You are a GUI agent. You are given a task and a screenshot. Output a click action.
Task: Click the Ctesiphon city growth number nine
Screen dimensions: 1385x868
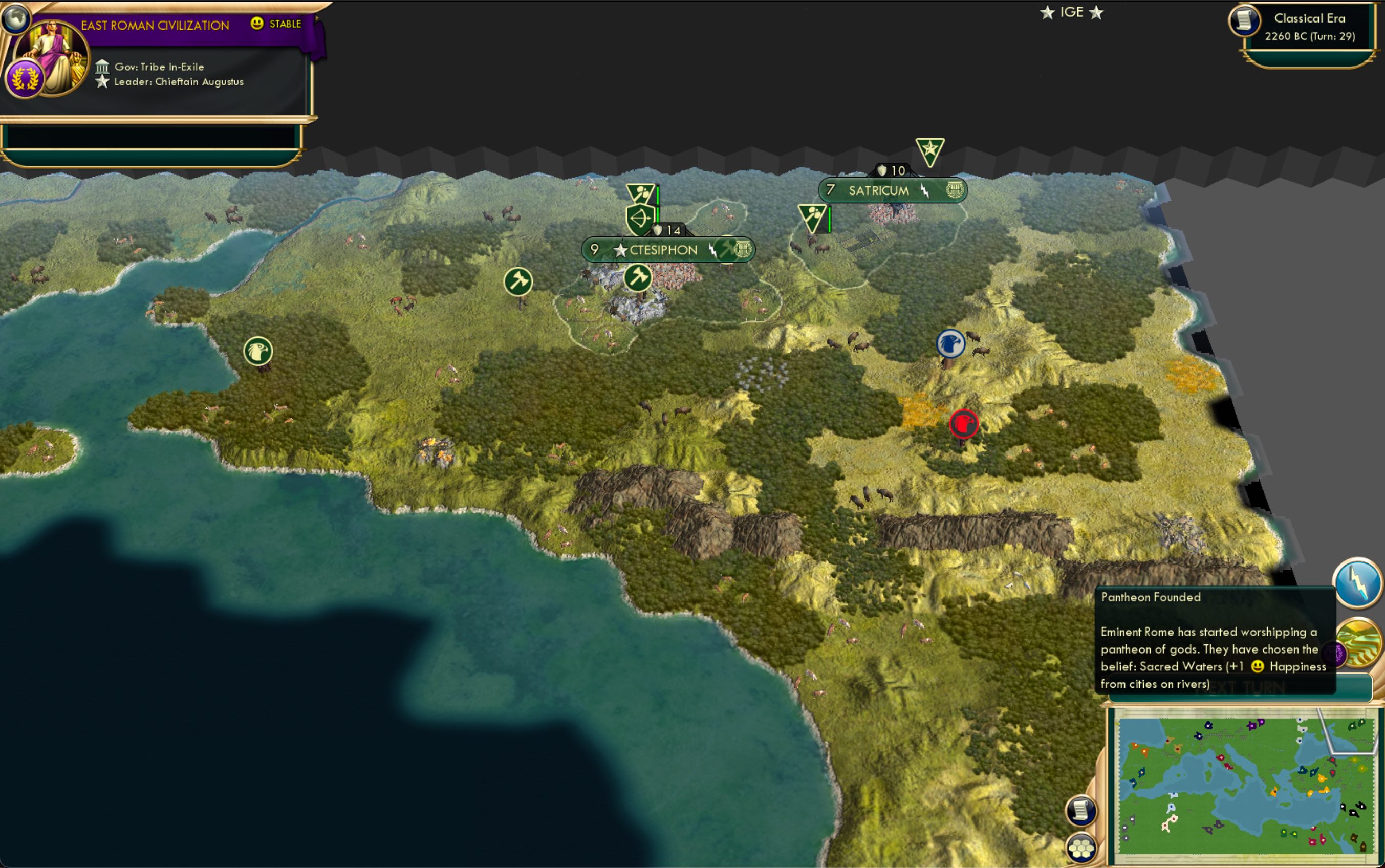pos(594,249)
